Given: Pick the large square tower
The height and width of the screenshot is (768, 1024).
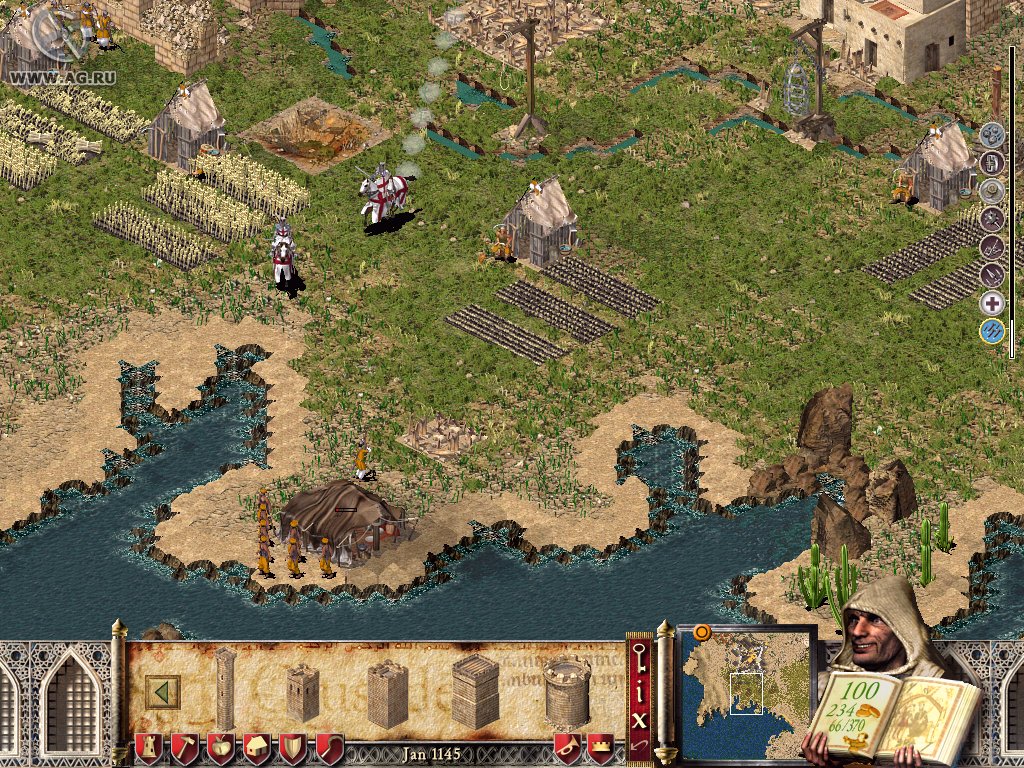Looking at the screenshot, I should [x=474, y=691].
